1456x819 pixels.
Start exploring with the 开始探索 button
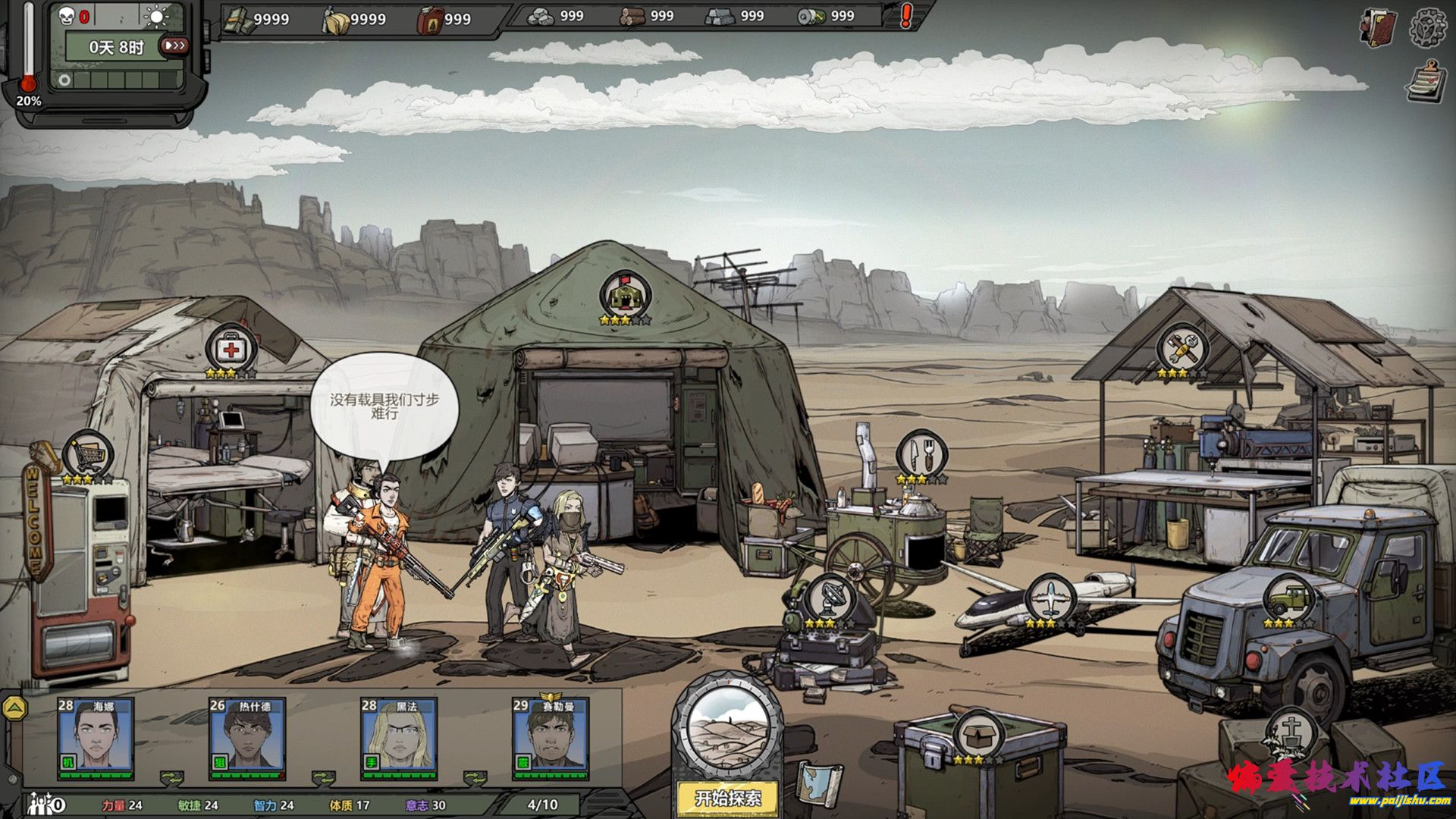(727, 797)
